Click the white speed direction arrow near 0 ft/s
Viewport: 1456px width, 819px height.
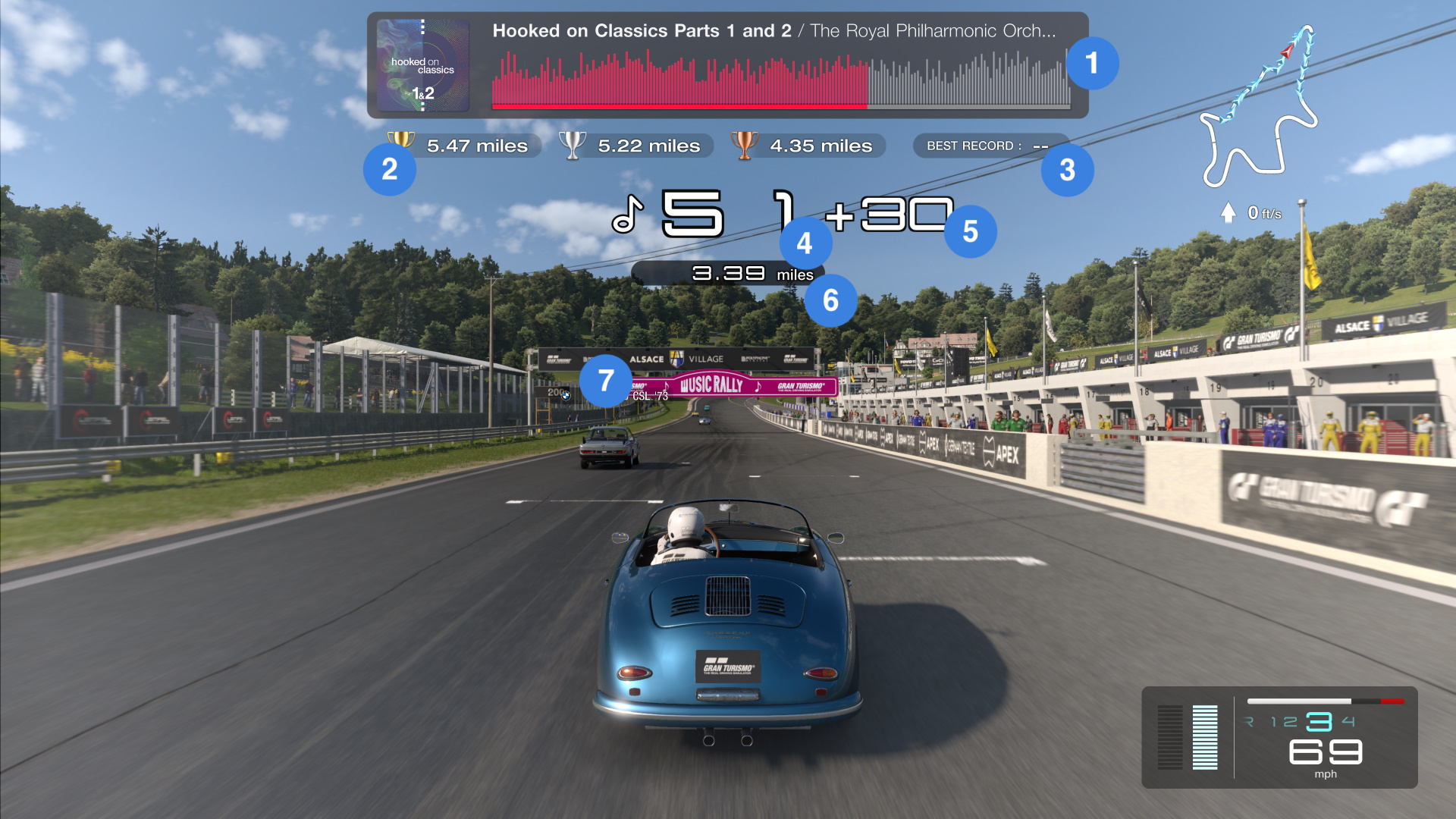[x=1228, y=213]
